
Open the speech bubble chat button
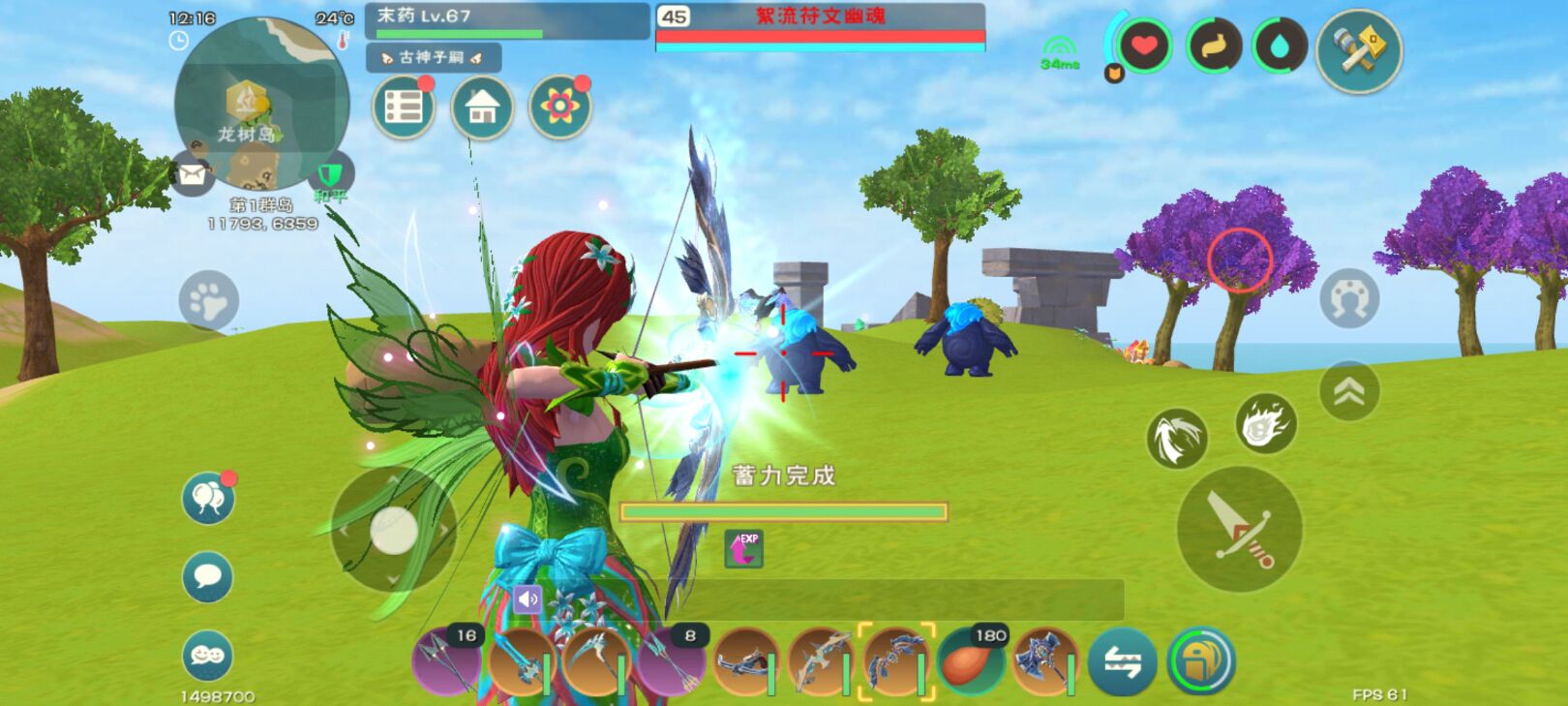[x=207, y=577]
